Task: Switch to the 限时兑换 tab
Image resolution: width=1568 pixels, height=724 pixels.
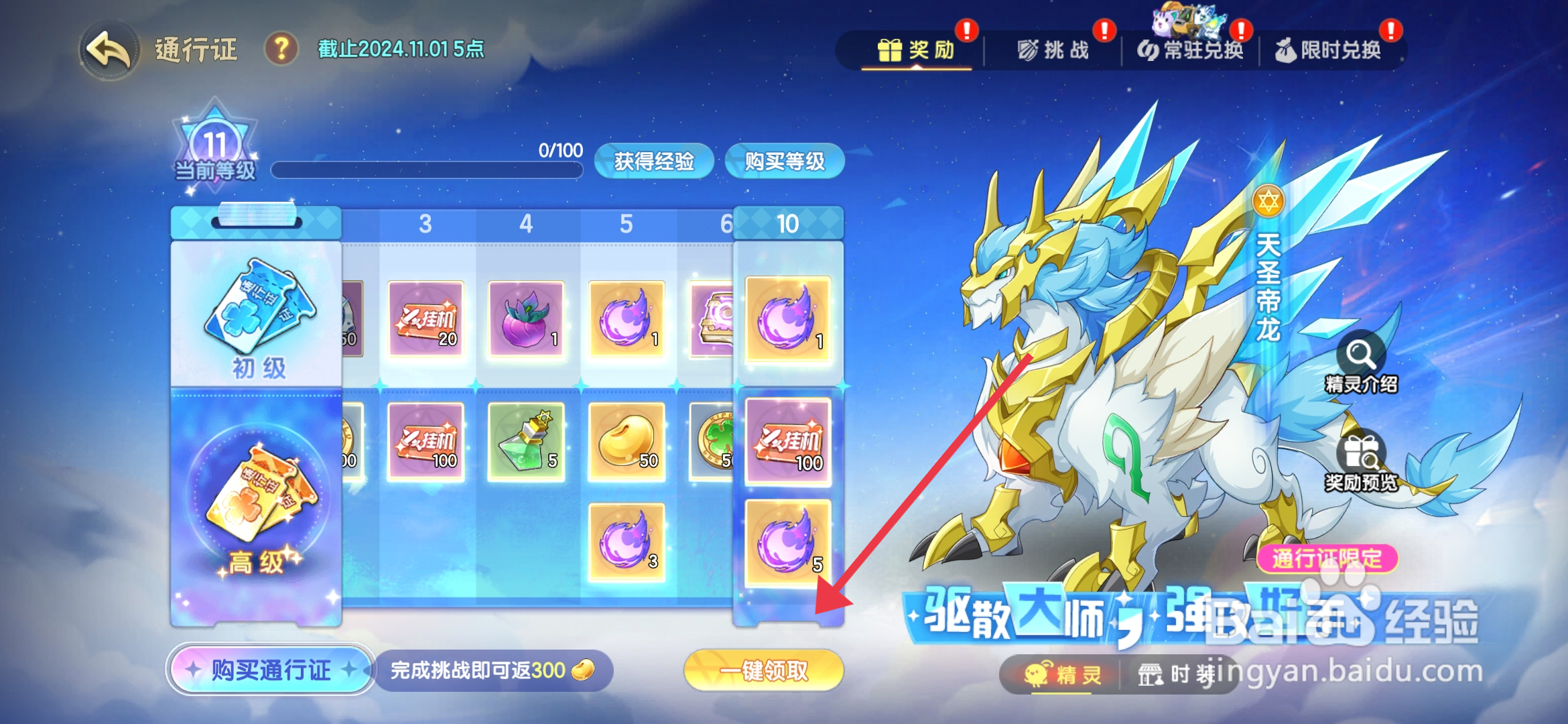Action: tap(1335, 50)
